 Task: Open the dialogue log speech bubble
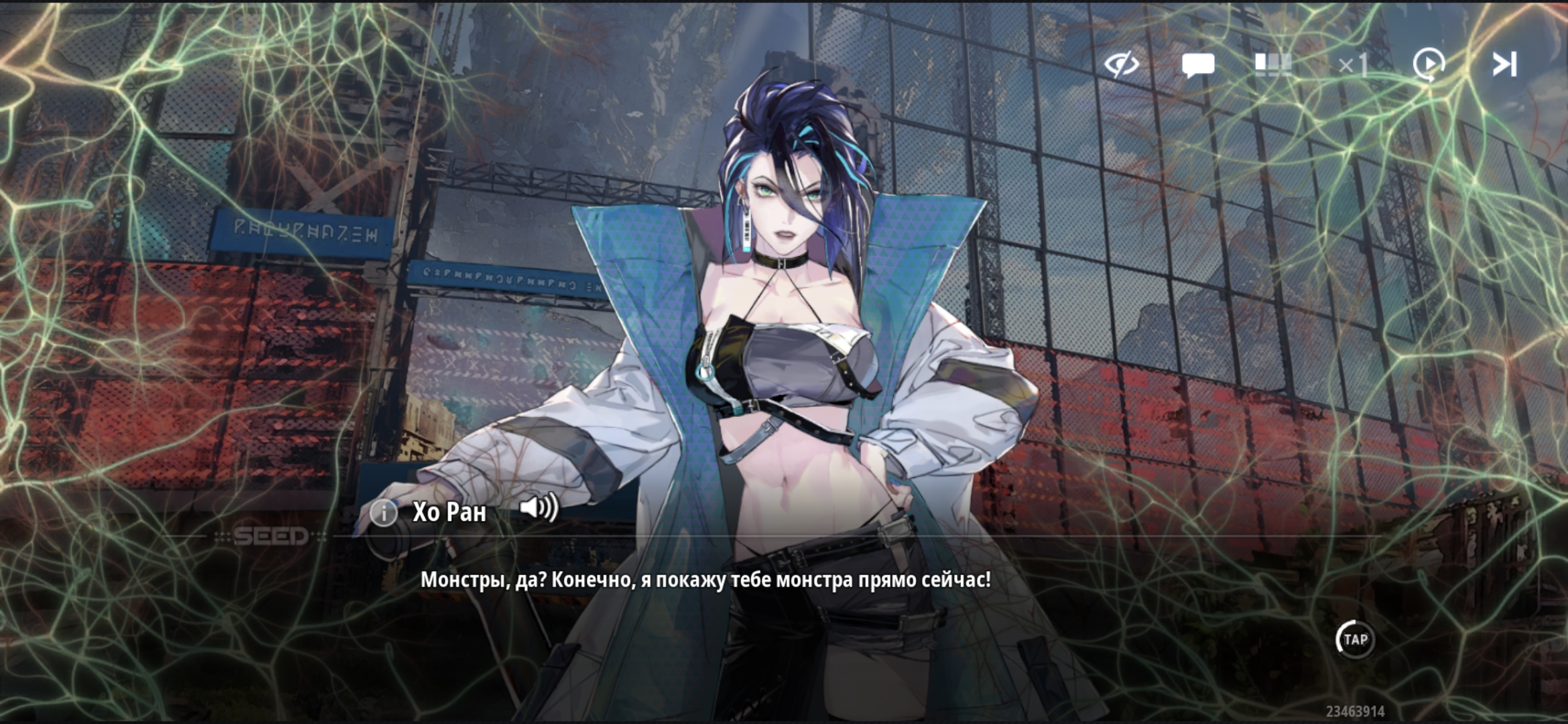point(1198,65)
